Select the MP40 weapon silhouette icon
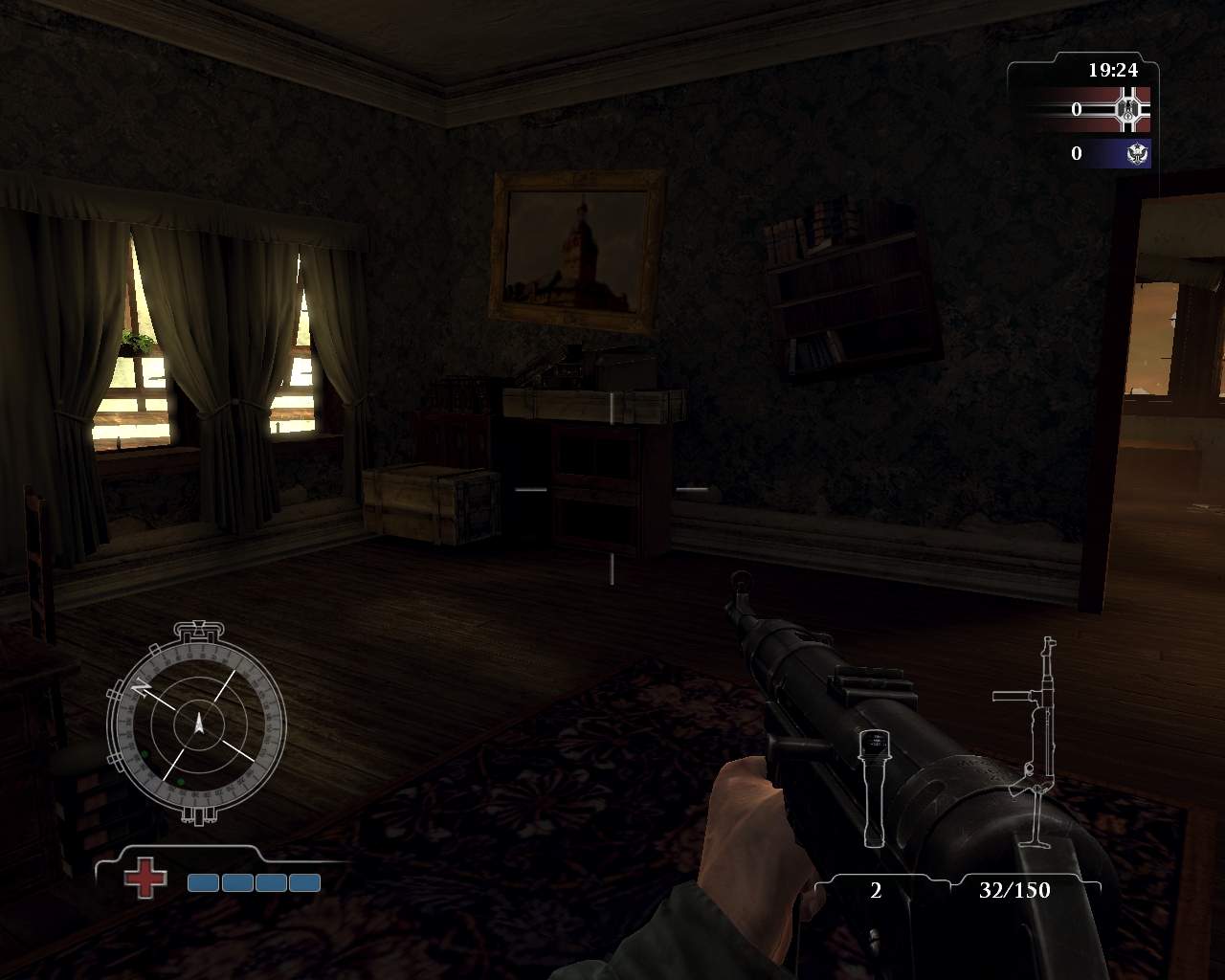The height and width of the screenshot is (980, 1225). point(1032,742)
